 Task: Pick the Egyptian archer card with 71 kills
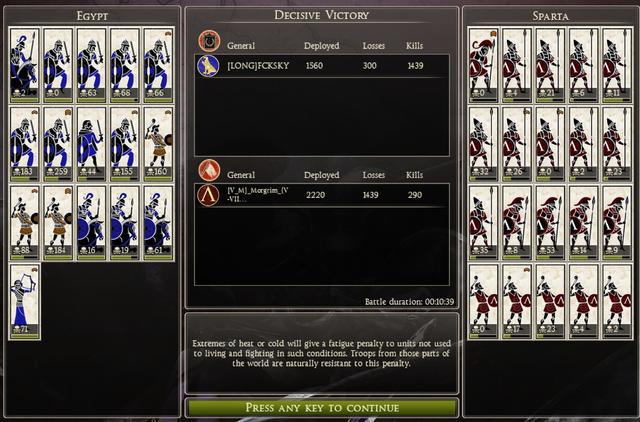click(25, 298)
